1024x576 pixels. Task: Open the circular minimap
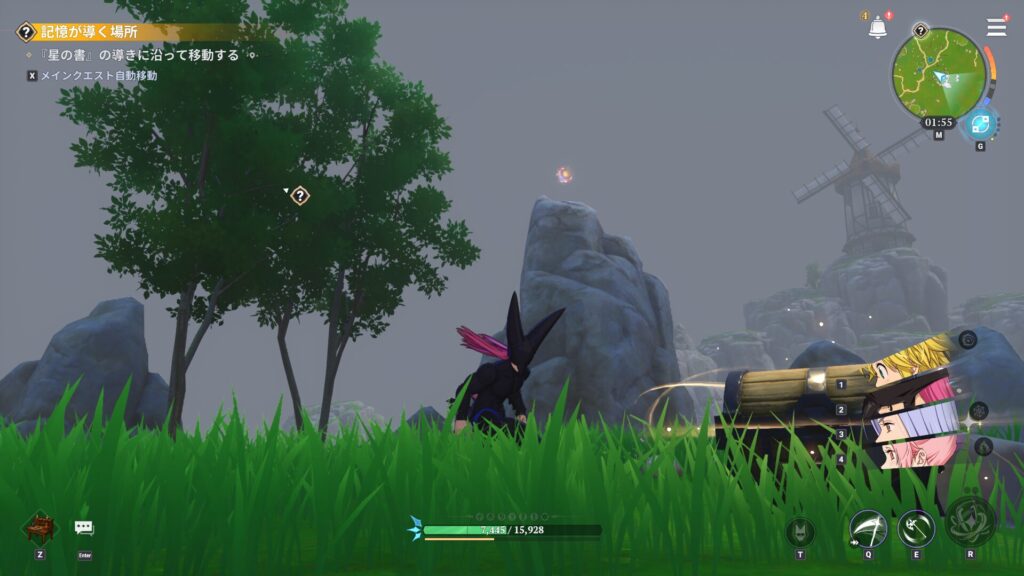point(939,75)
